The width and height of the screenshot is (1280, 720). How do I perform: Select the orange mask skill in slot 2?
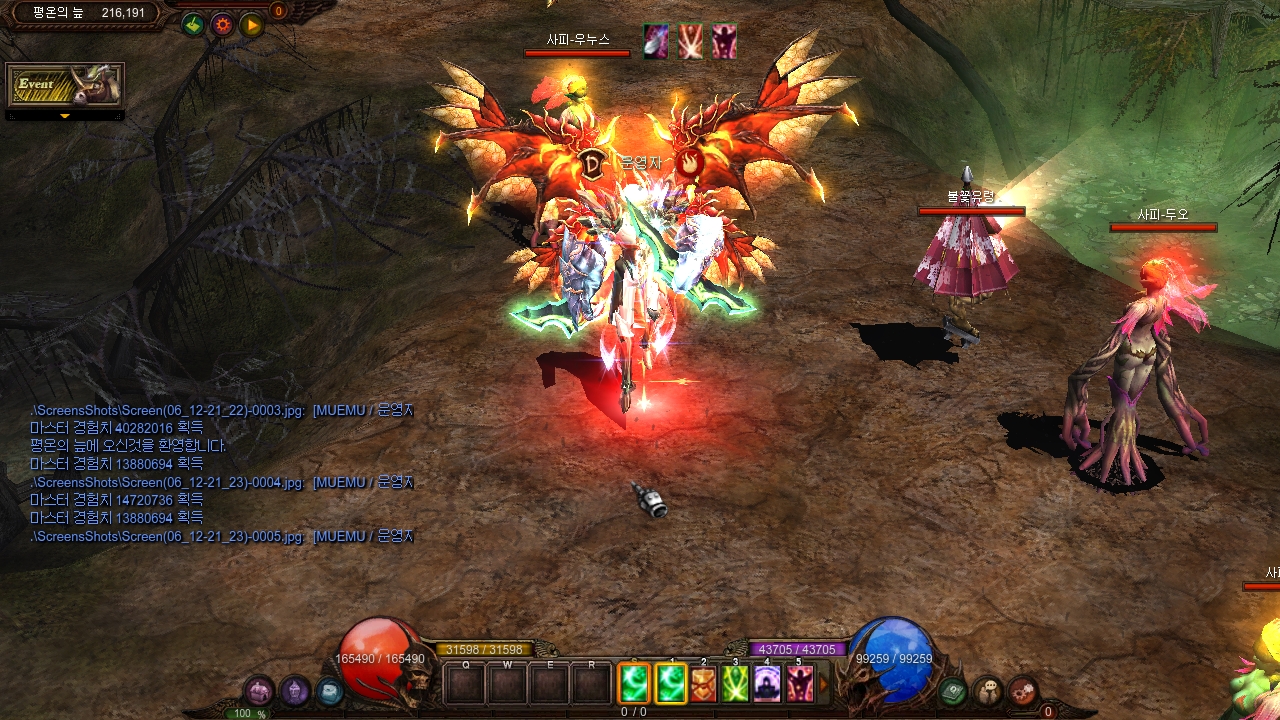pyautogui.click(x=704, y=685)
